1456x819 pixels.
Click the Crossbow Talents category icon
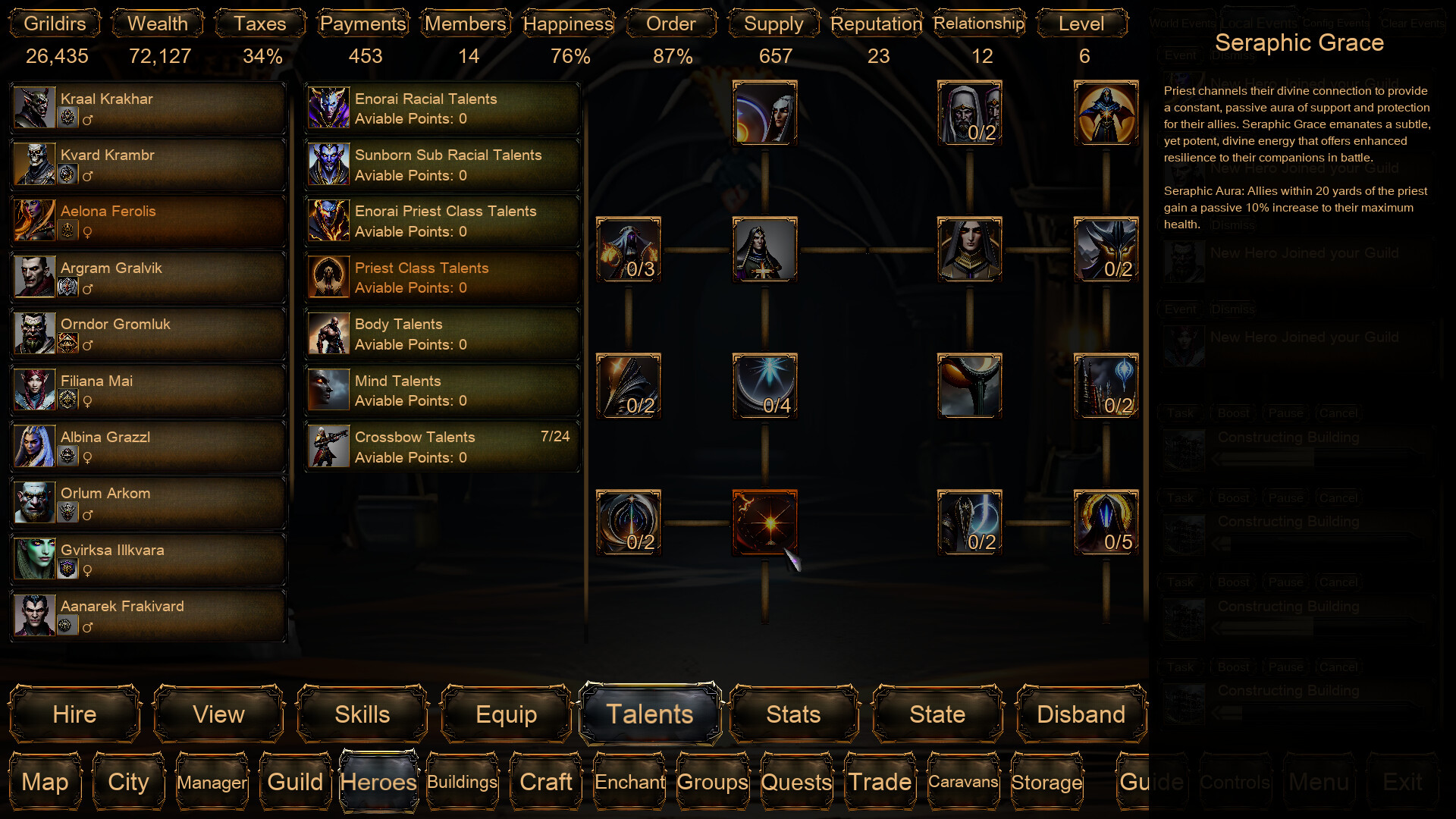click(x=328, y=447)
